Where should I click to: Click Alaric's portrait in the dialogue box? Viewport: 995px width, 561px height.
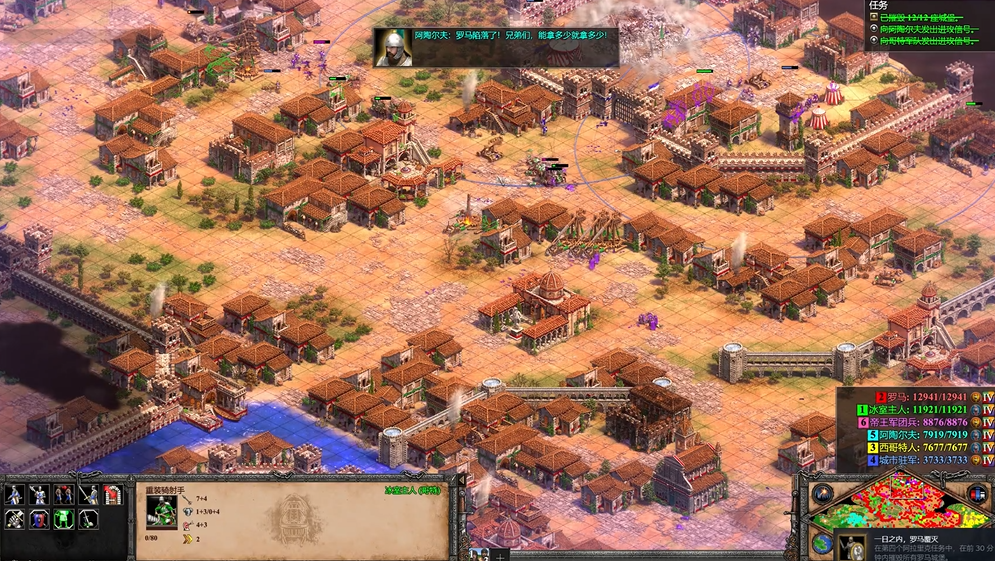click(x=393, y=47)
